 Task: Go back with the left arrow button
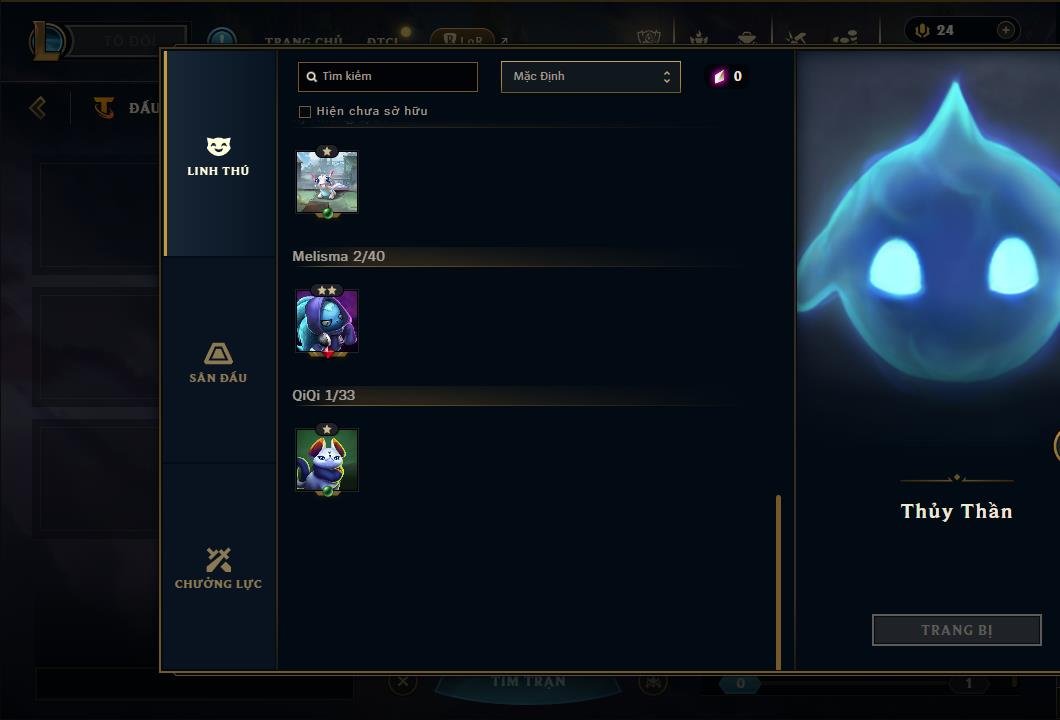click(38, 107)
